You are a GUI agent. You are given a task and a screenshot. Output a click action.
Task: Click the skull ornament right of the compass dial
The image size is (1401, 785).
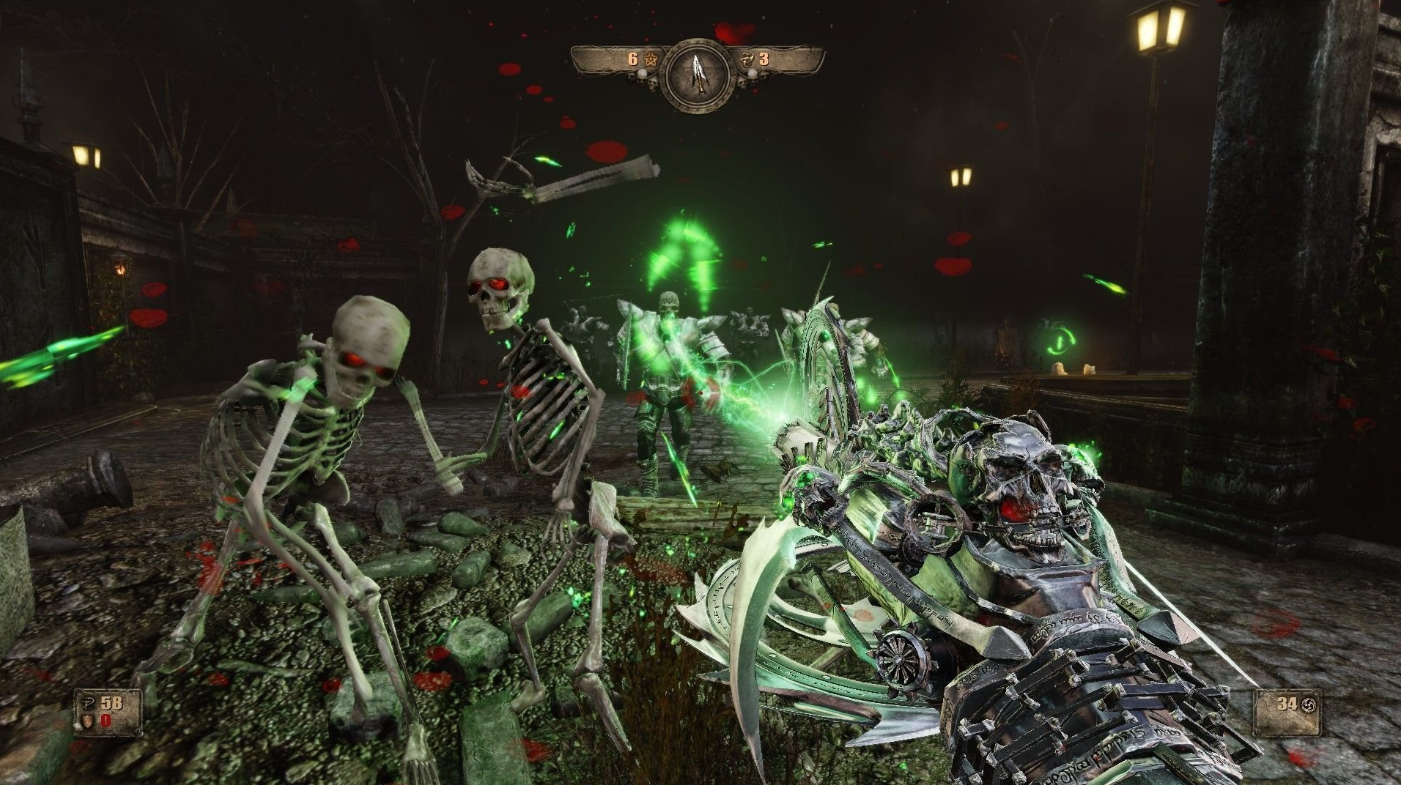click(x=744, y=82)
